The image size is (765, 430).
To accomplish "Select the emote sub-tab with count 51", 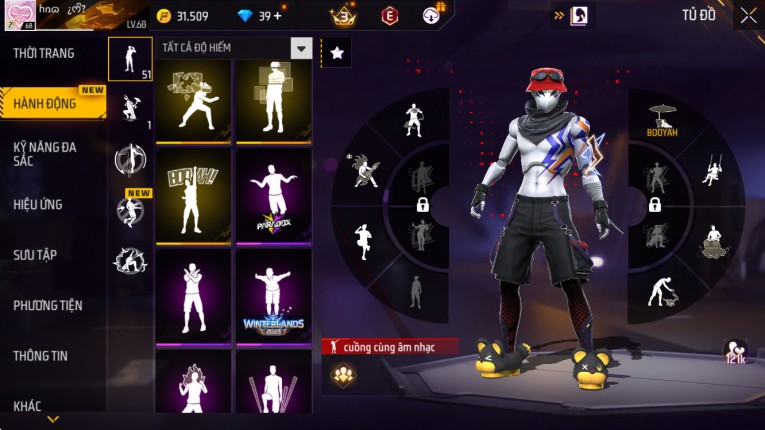I will coord(130,58).
